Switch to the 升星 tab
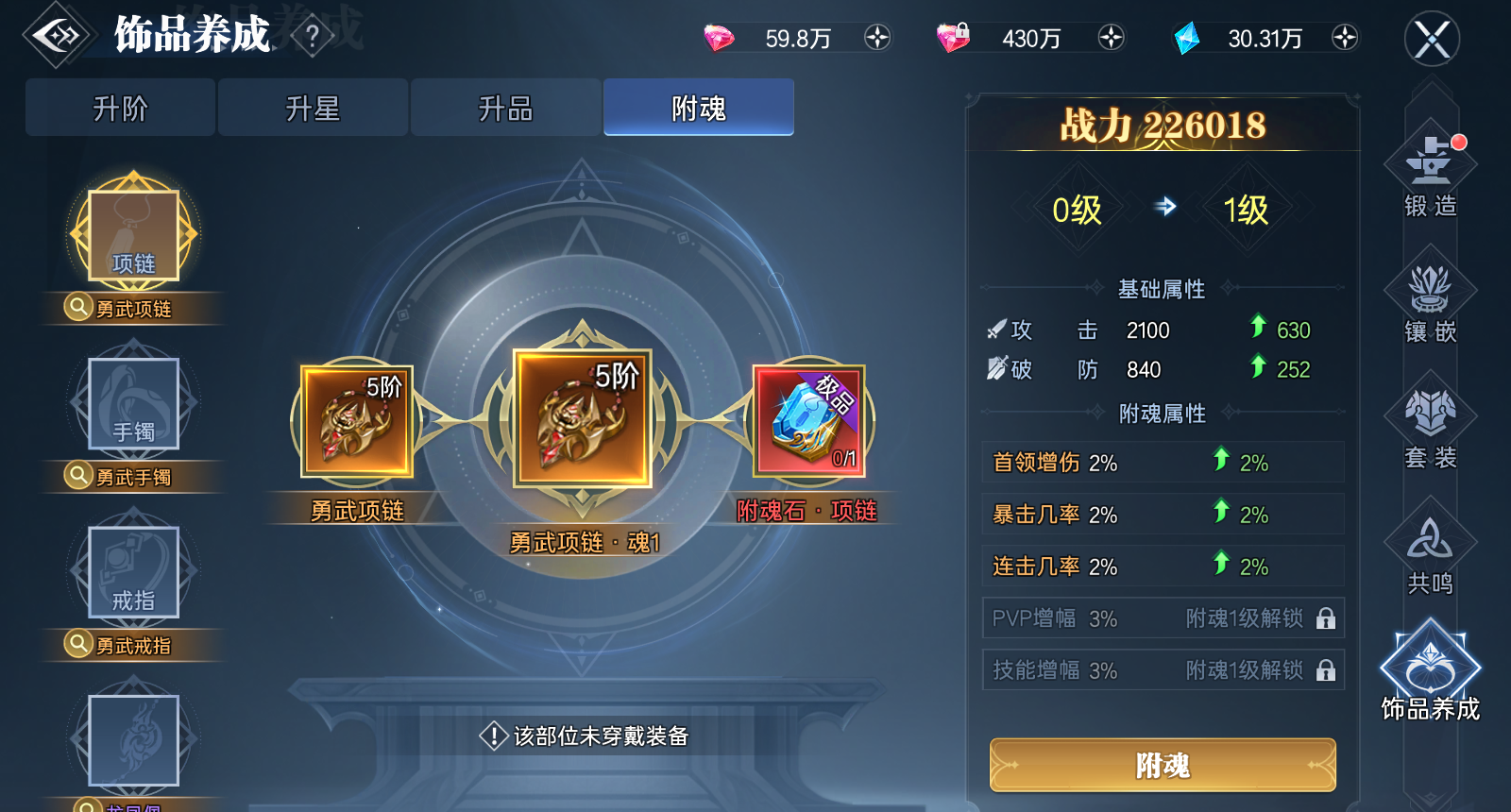The width and height of the screenshot is (1511, 812). (313, 108)
